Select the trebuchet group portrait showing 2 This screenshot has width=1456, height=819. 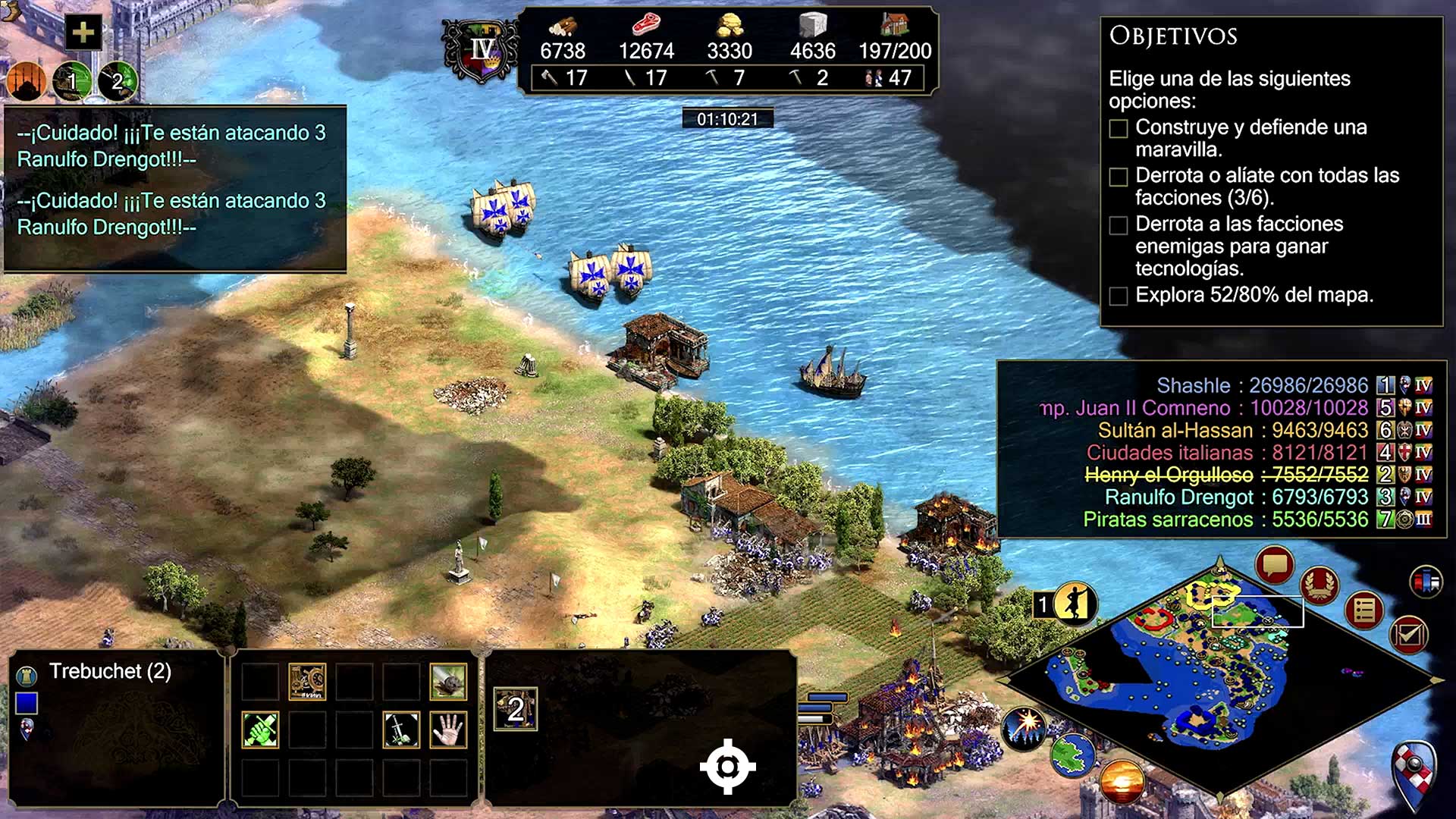[516, 709]
